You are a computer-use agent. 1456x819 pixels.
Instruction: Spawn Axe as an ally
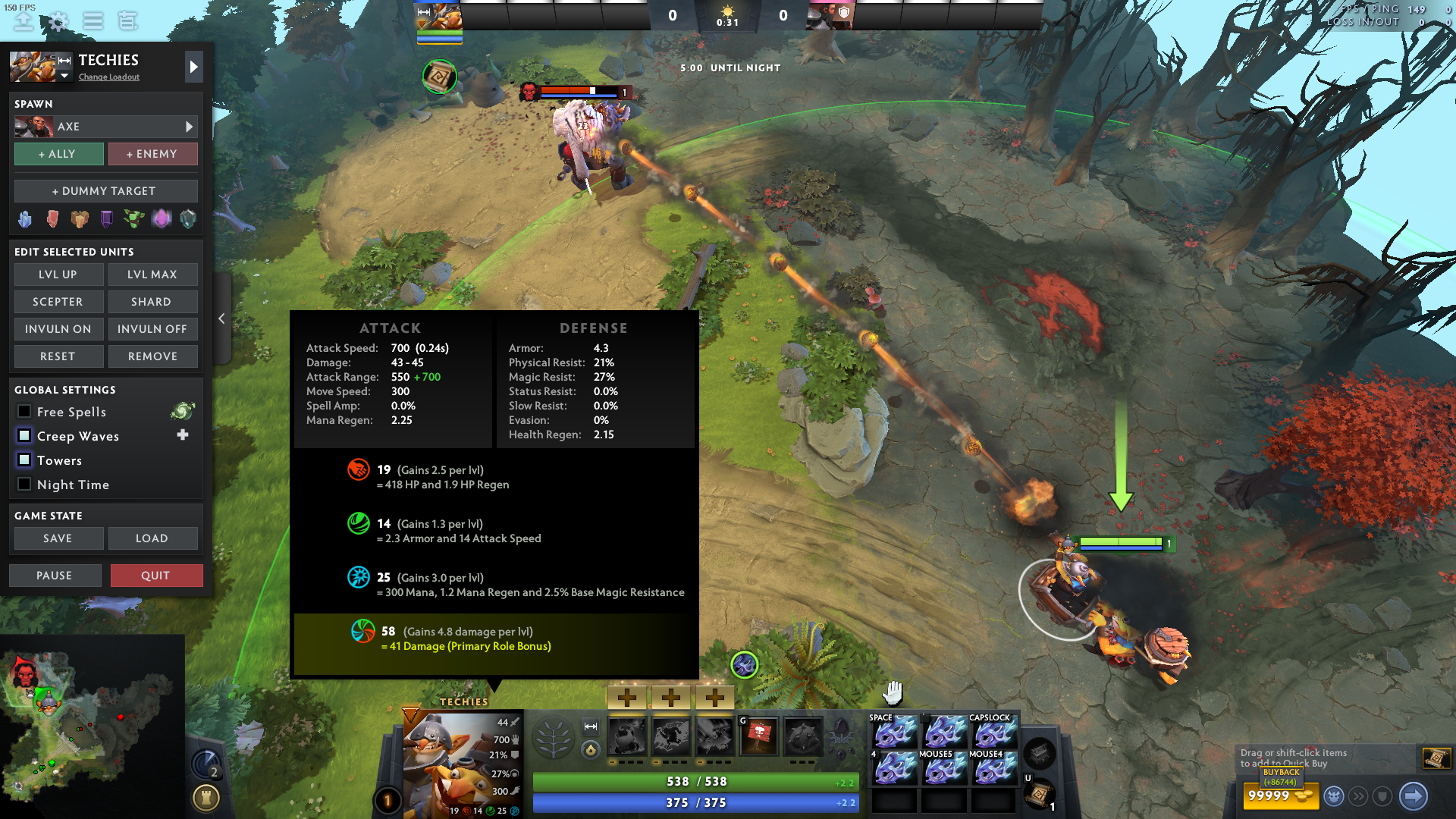(x=59, y=154)
